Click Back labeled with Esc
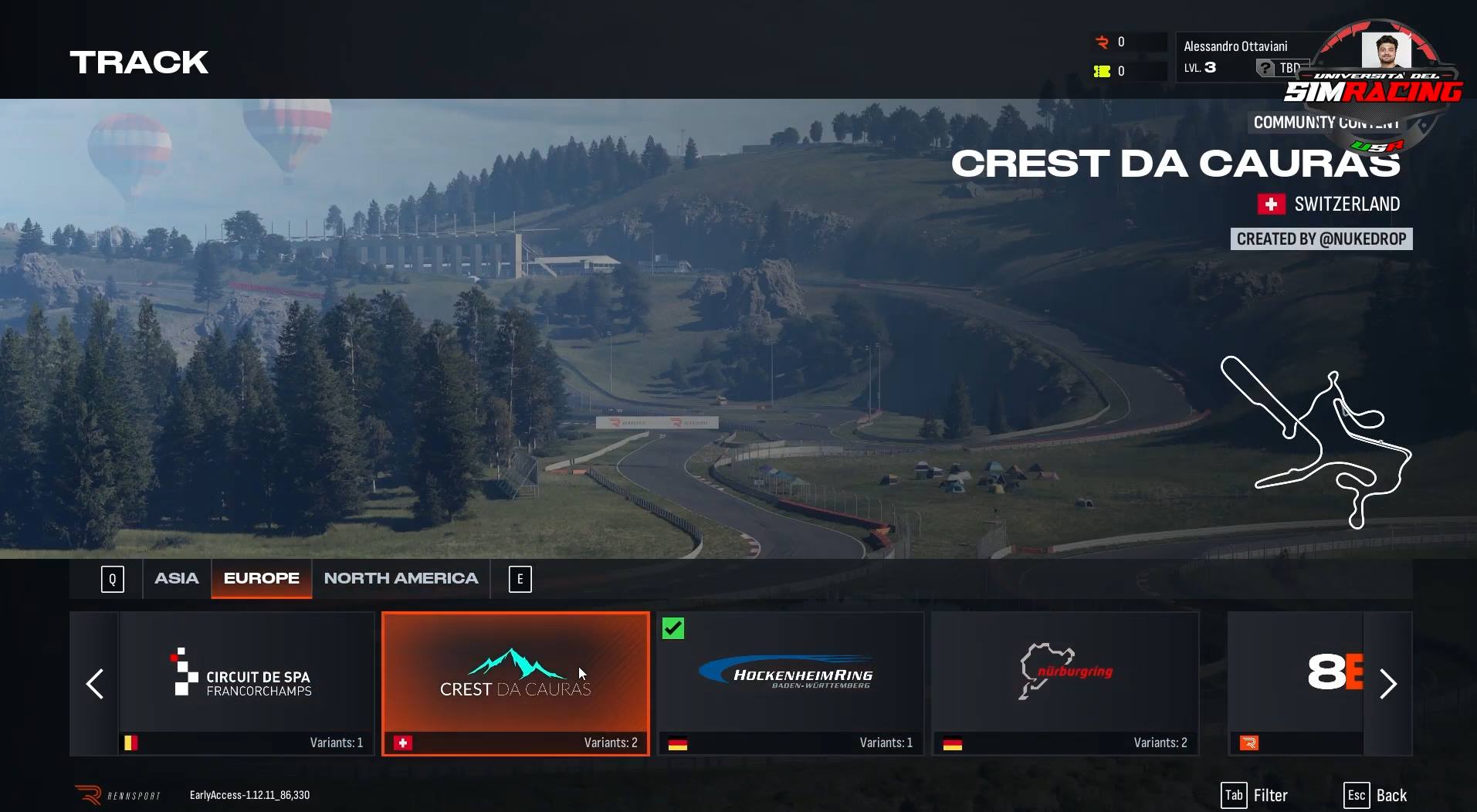Viewport: 1477px width, 812px height. [1376, 794]
